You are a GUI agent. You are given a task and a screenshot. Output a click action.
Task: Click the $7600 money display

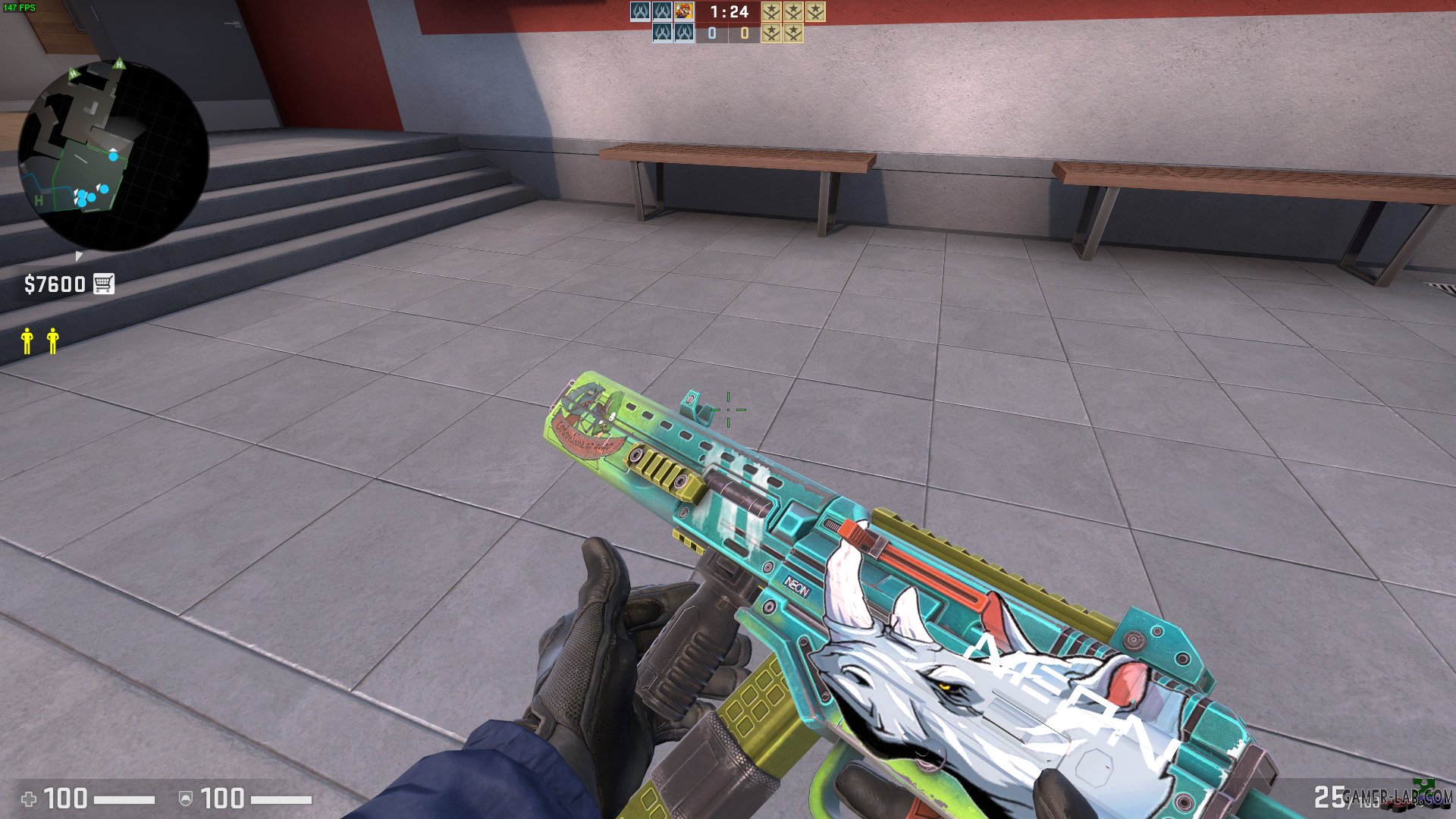coord(53,284)
